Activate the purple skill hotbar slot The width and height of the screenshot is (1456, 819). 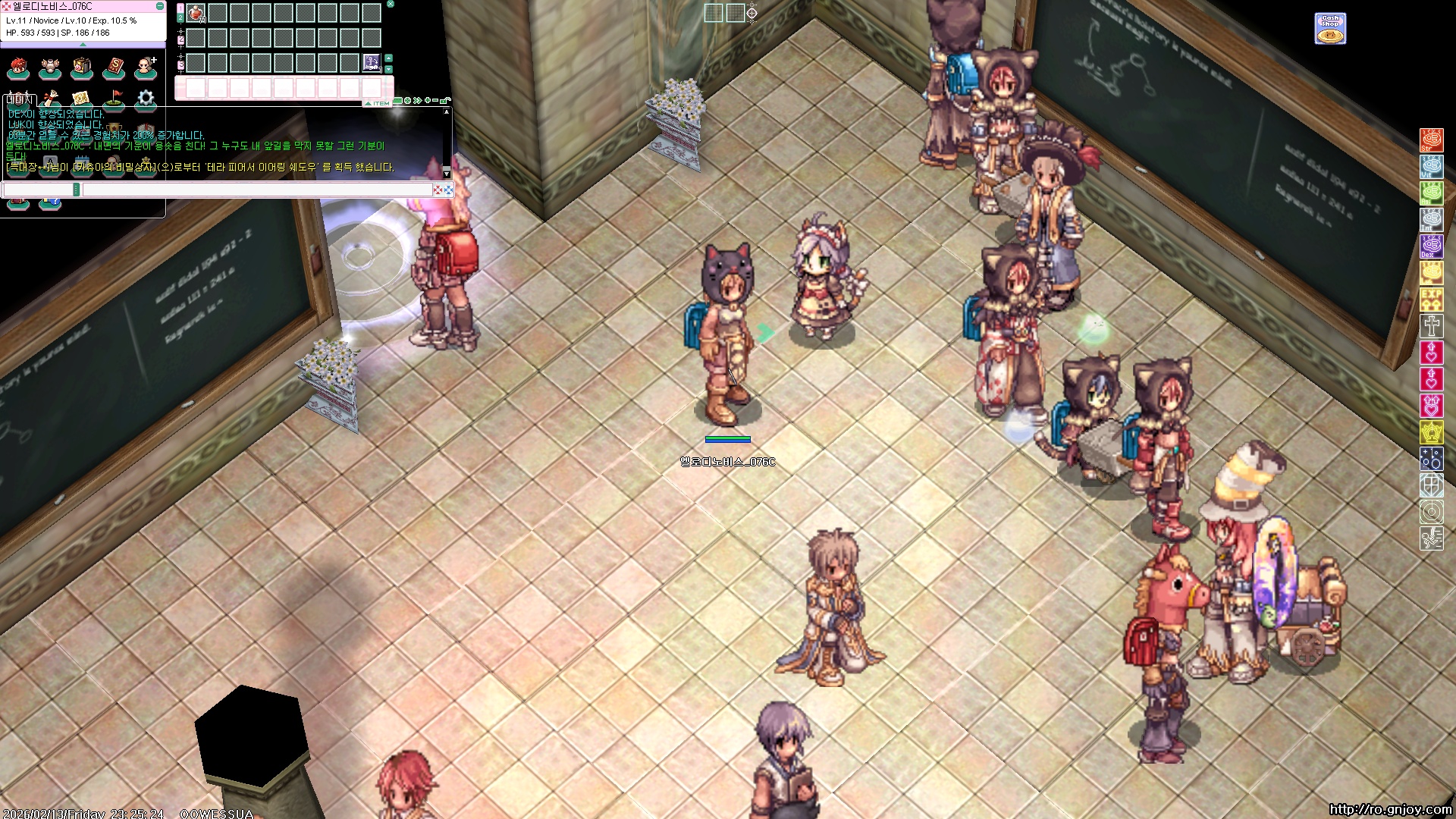372,62
